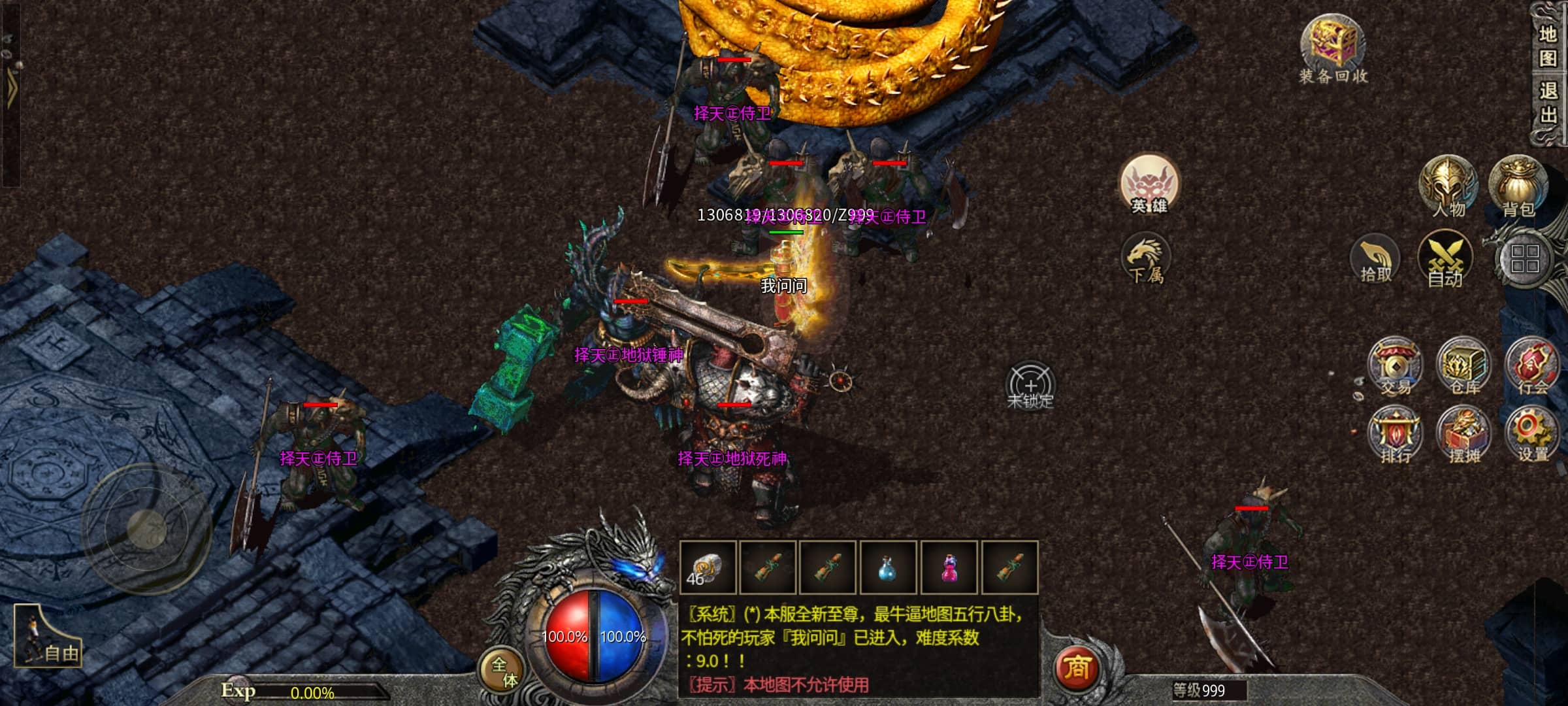
Task: Open the red 商 shop button
Action: [x=1077, y=668]
